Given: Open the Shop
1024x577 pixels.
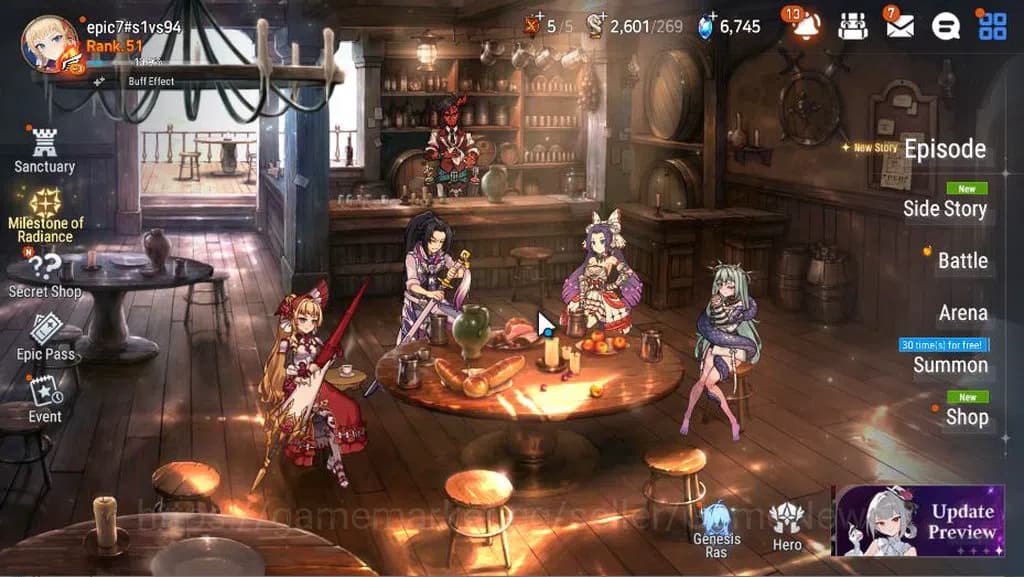Looking at the screenshot, I should 966,417.
